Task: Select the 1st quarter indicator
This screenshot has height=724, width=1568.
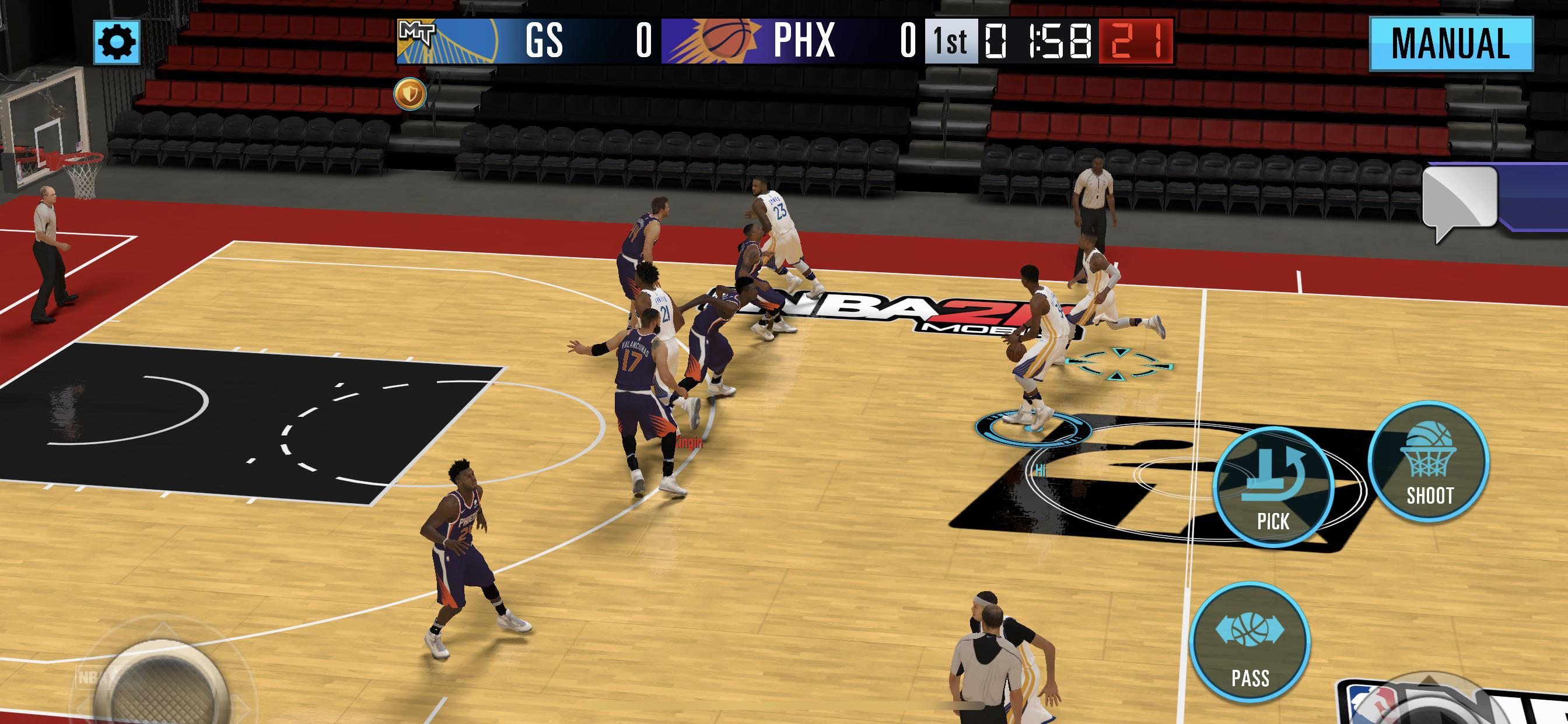Action: coord(951,40)
